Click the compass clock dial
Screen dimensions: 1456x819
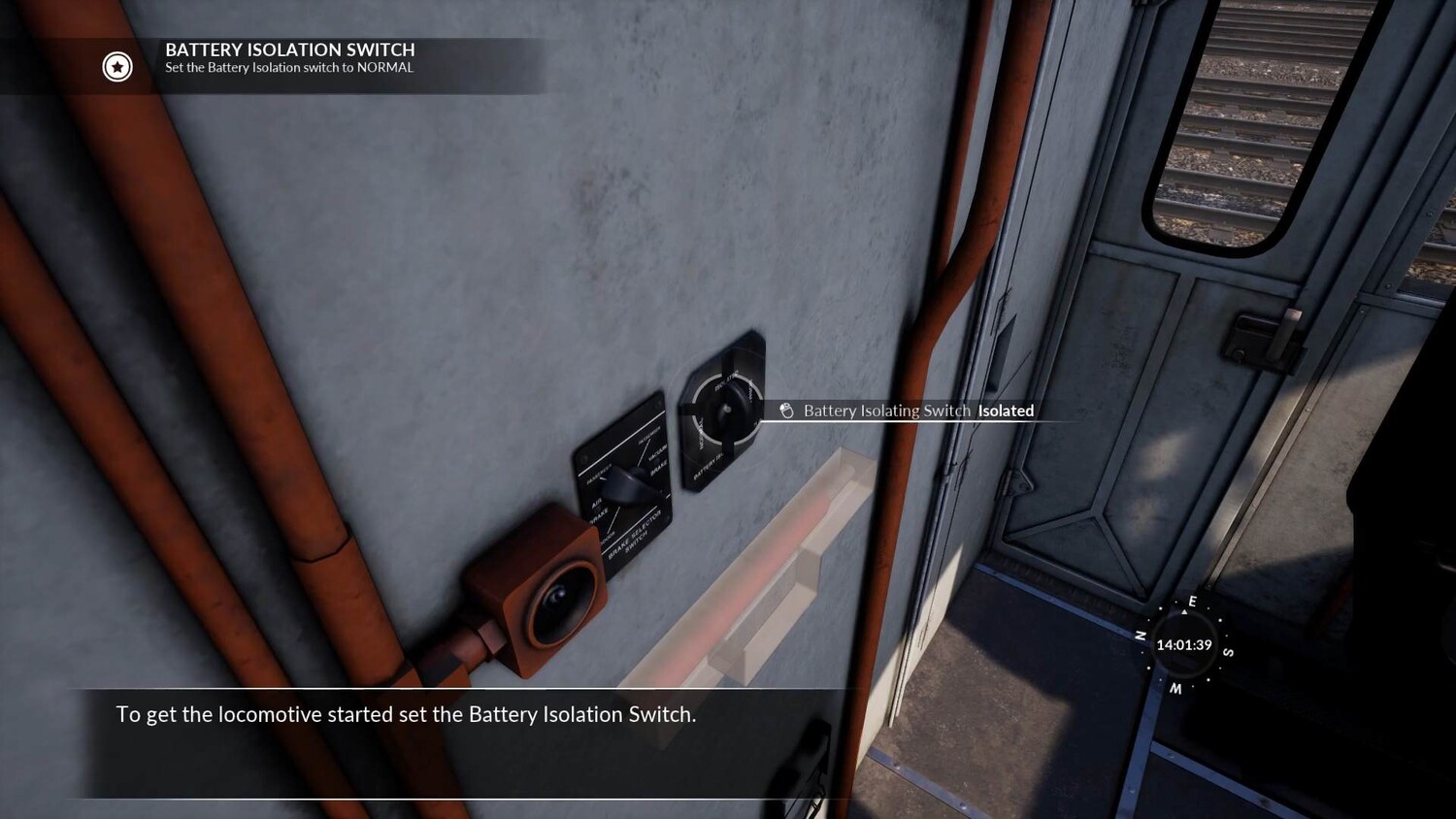coord(1183,644)
